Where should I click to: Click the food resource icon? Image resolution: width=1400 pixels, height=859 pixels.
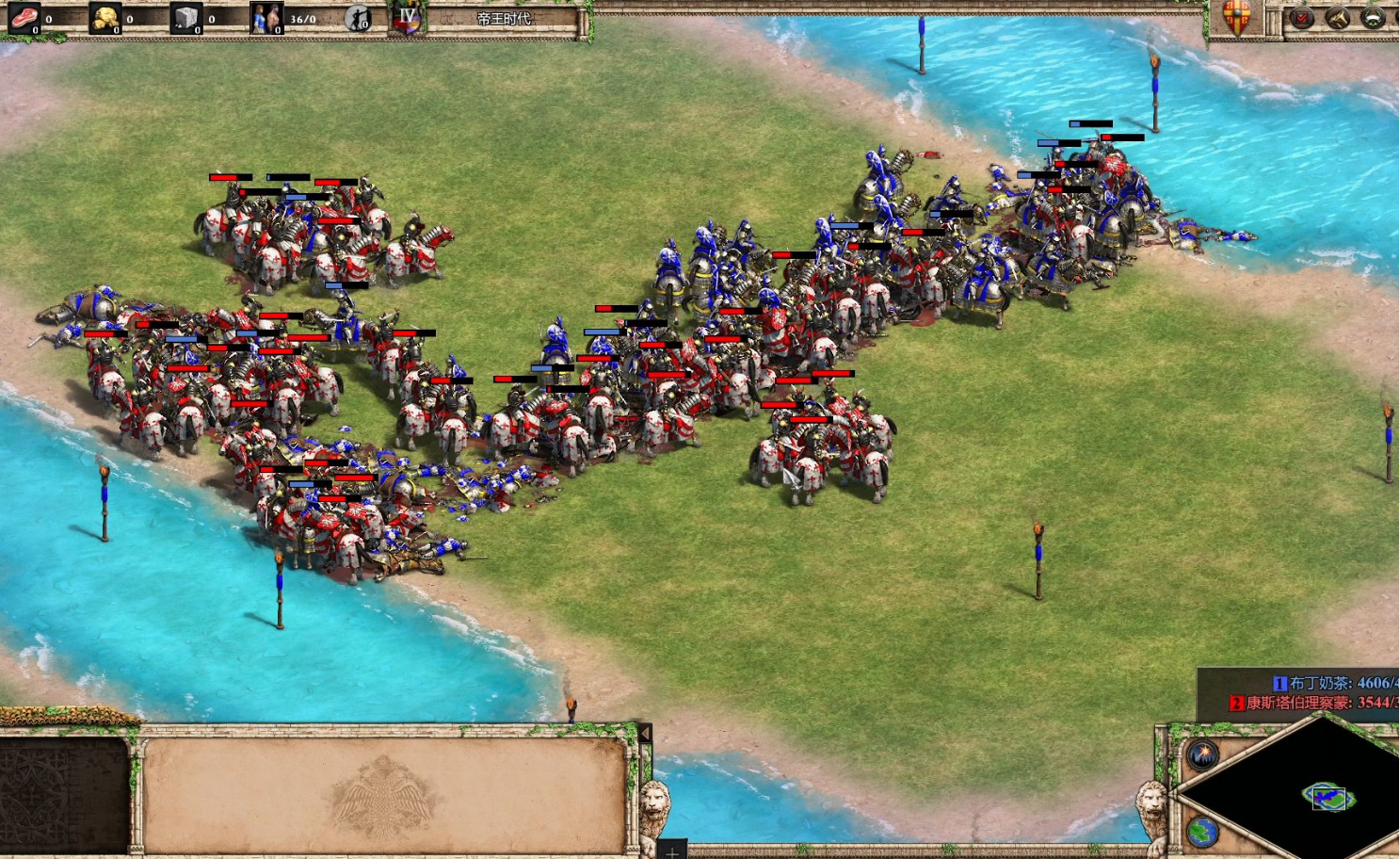[x=24, y=17]
